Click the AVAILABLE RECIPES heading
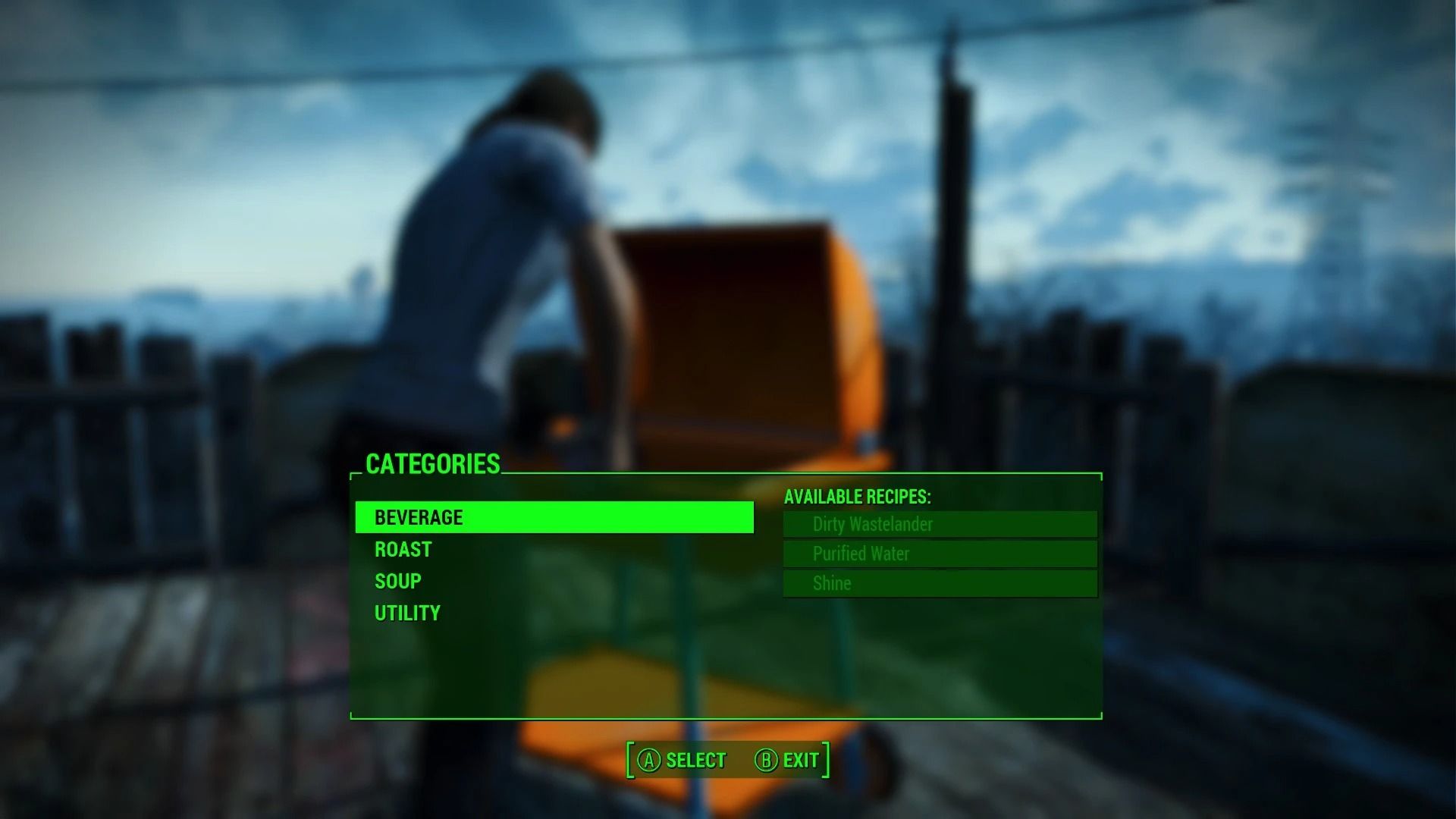The image size is (1456, 819). 858,497
